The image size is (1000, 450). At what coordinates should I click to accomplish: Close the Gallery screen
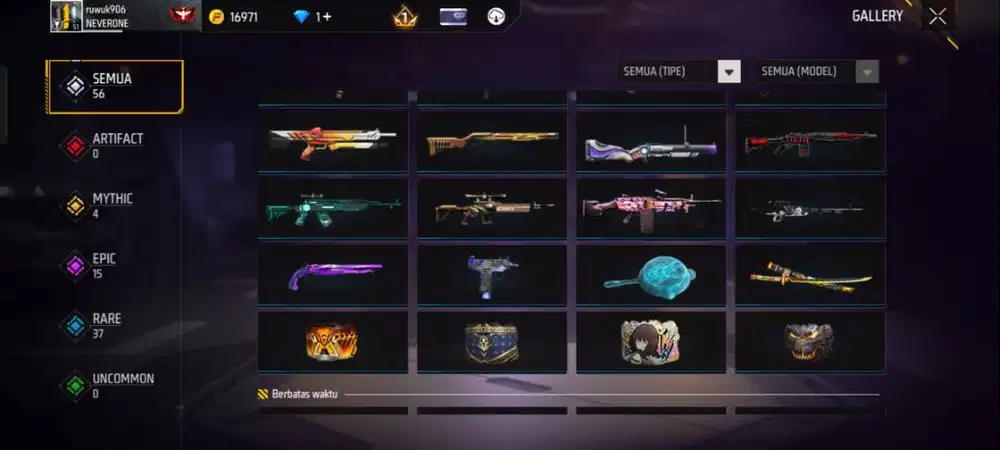[937, 16]
